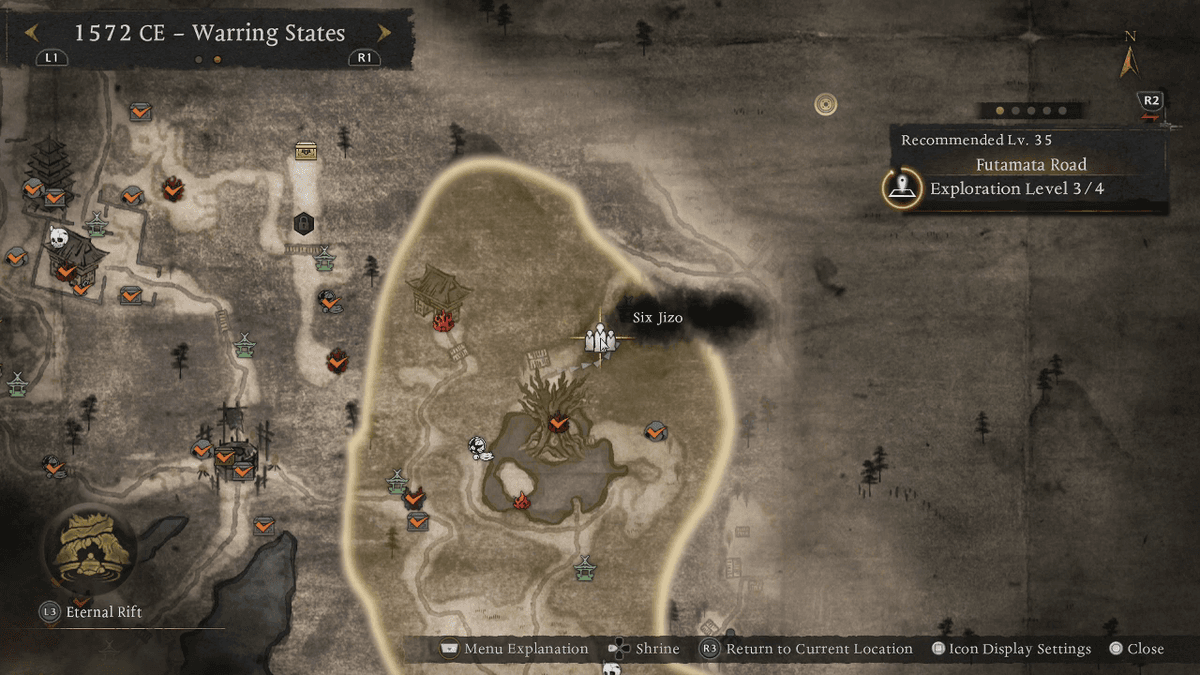Select the Six Jizo map marker
The width and height of the screenshot is (1200, 675).
pos(600,338)
